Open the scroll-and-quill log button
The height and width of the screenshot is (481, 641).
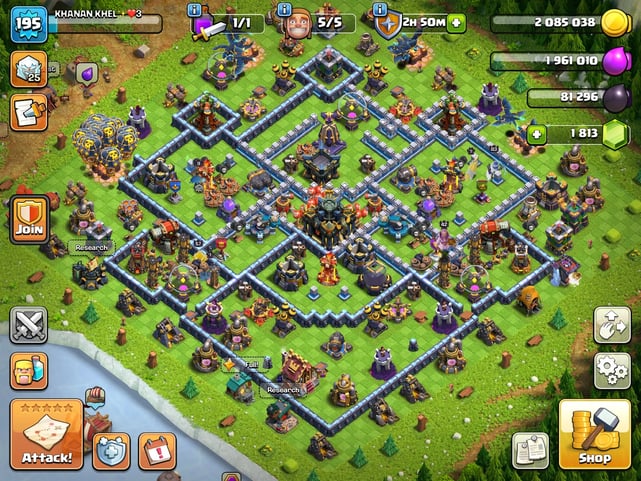tap(28, 112)
